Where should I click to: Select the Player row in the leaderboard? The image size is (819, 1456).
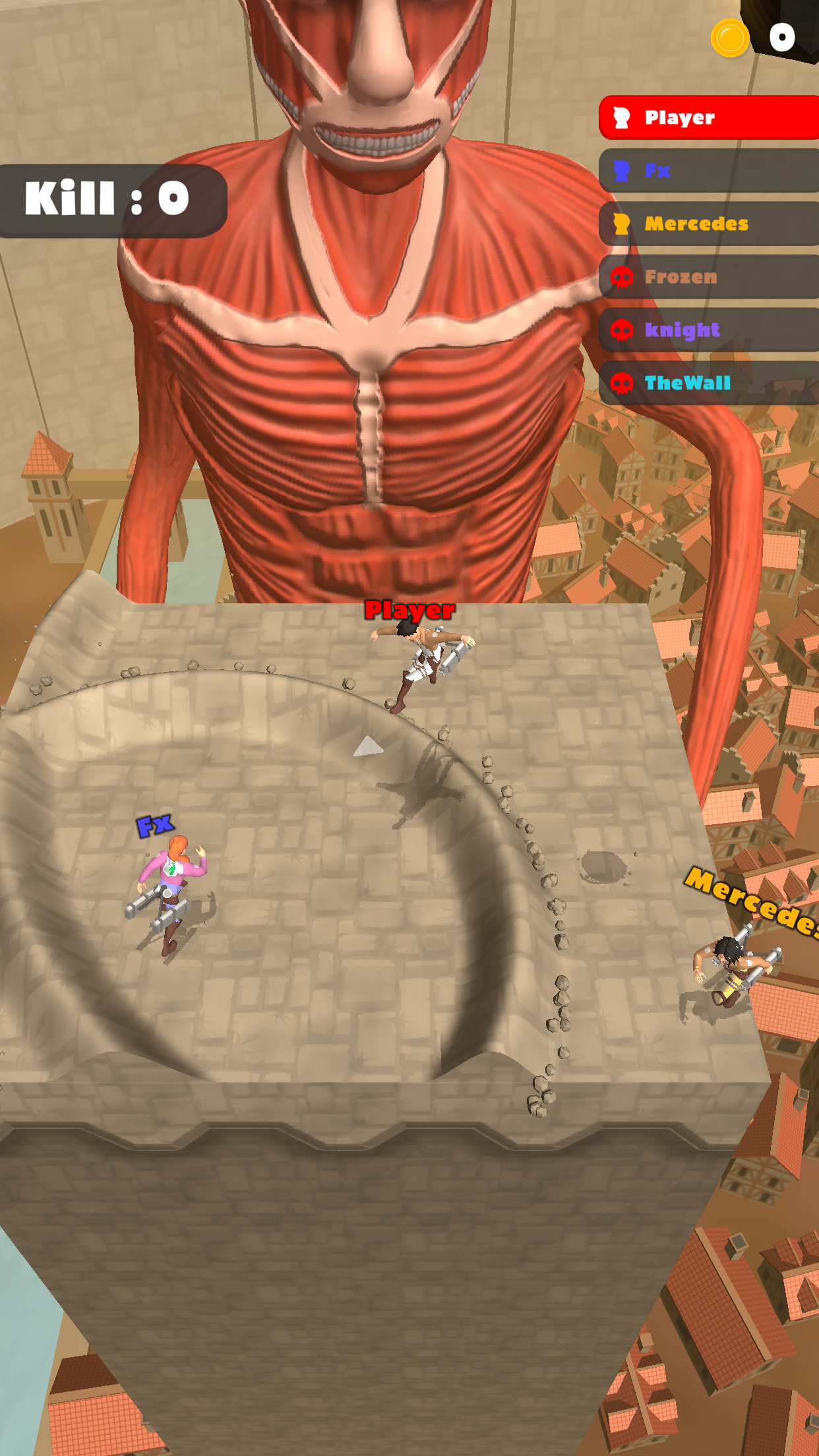coord(709,117)
